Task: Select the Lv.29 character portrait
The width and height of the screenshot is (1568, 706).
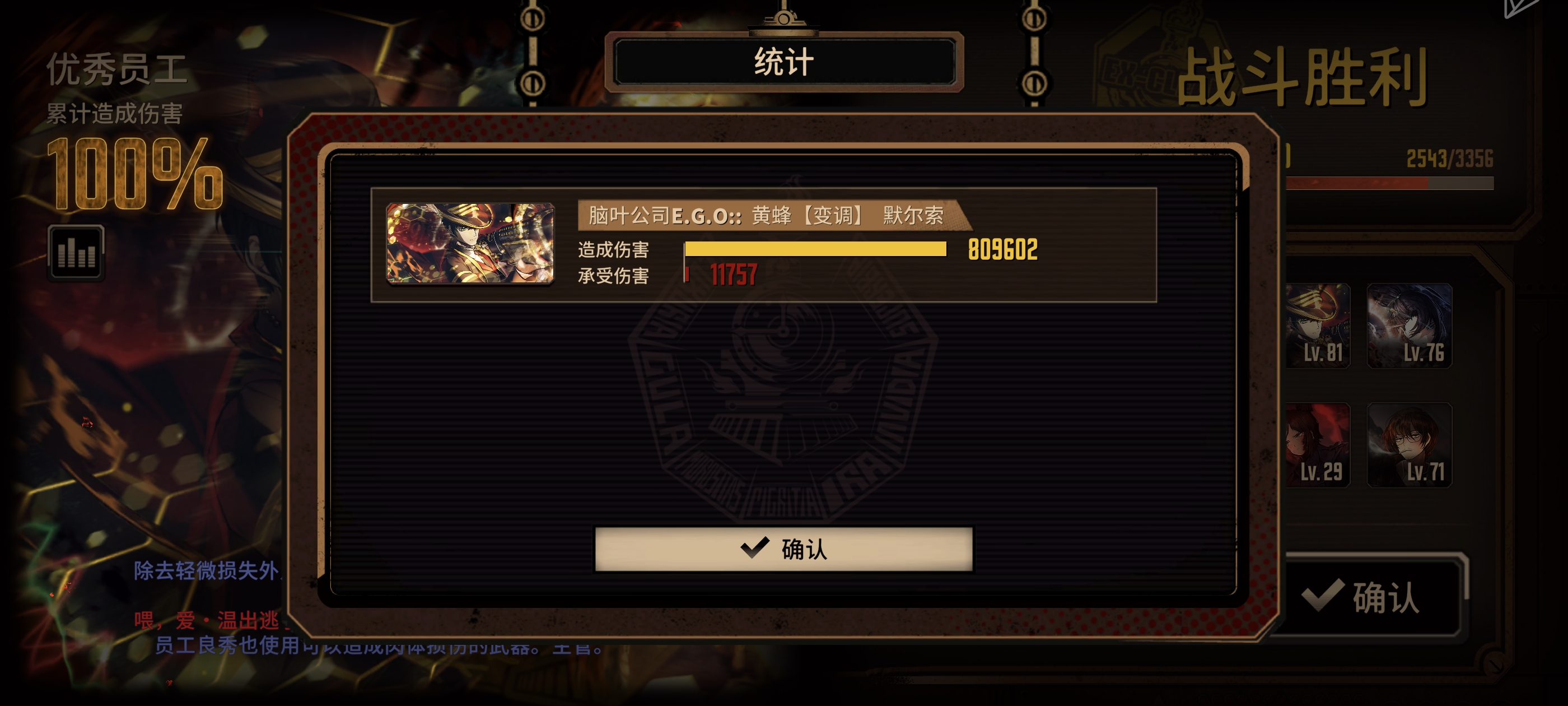Action: pos(1318,445)
